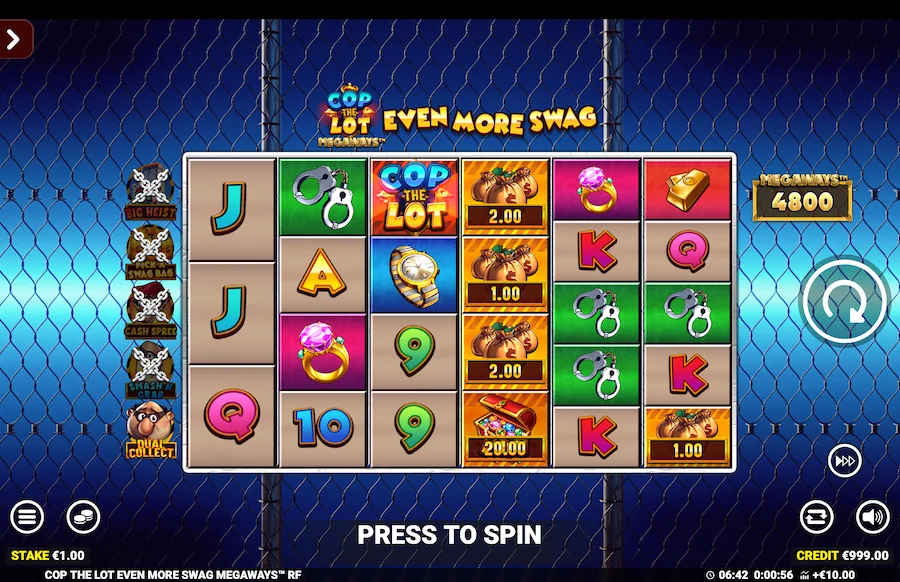Spin the reels with the circular arrow button
This screenshot has height=582, width=900.
click(x=843, y=301)
